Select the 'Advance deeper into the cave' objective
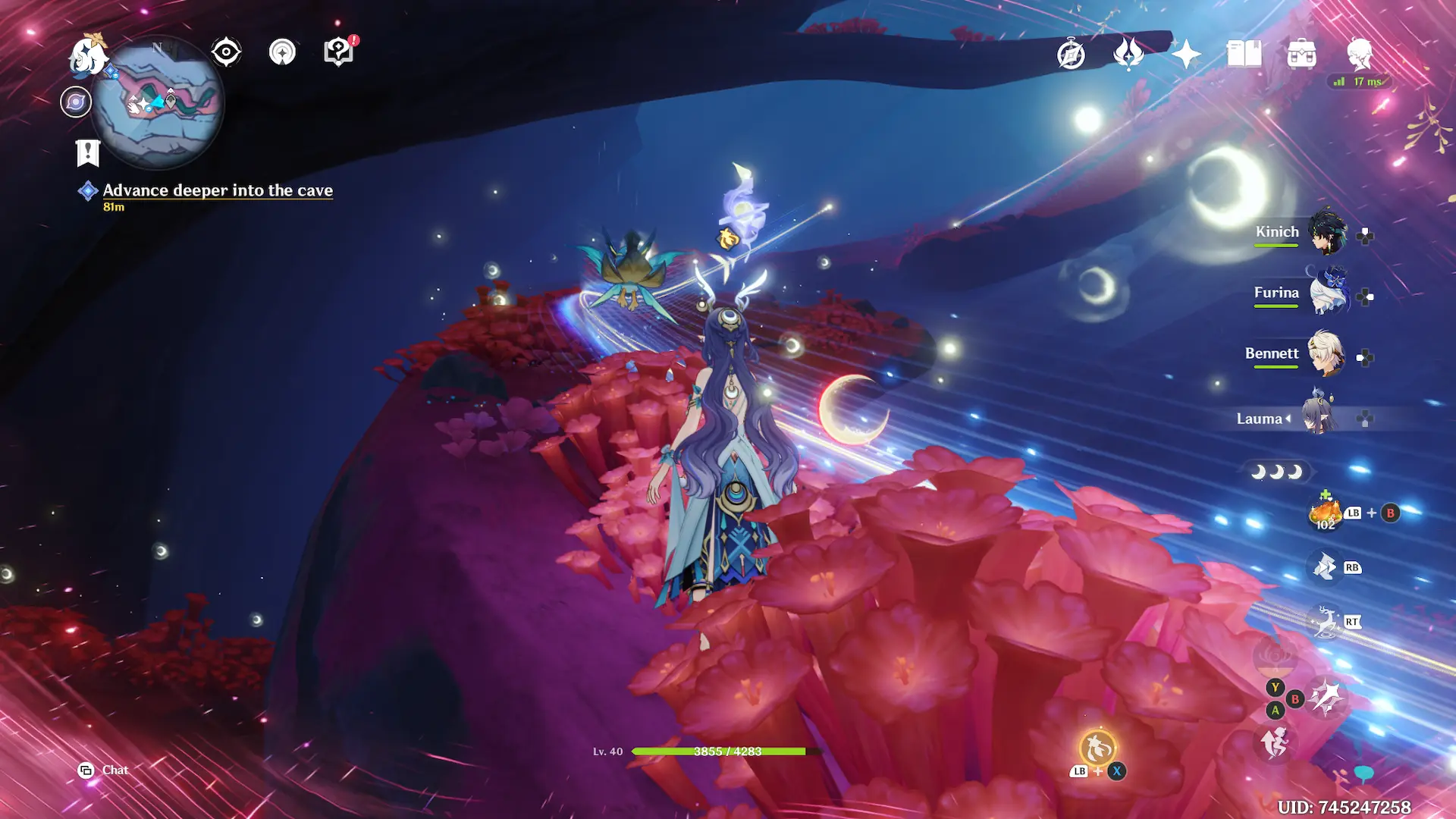This screenshot has width=1456, height=819. click(x=218, y=190)
